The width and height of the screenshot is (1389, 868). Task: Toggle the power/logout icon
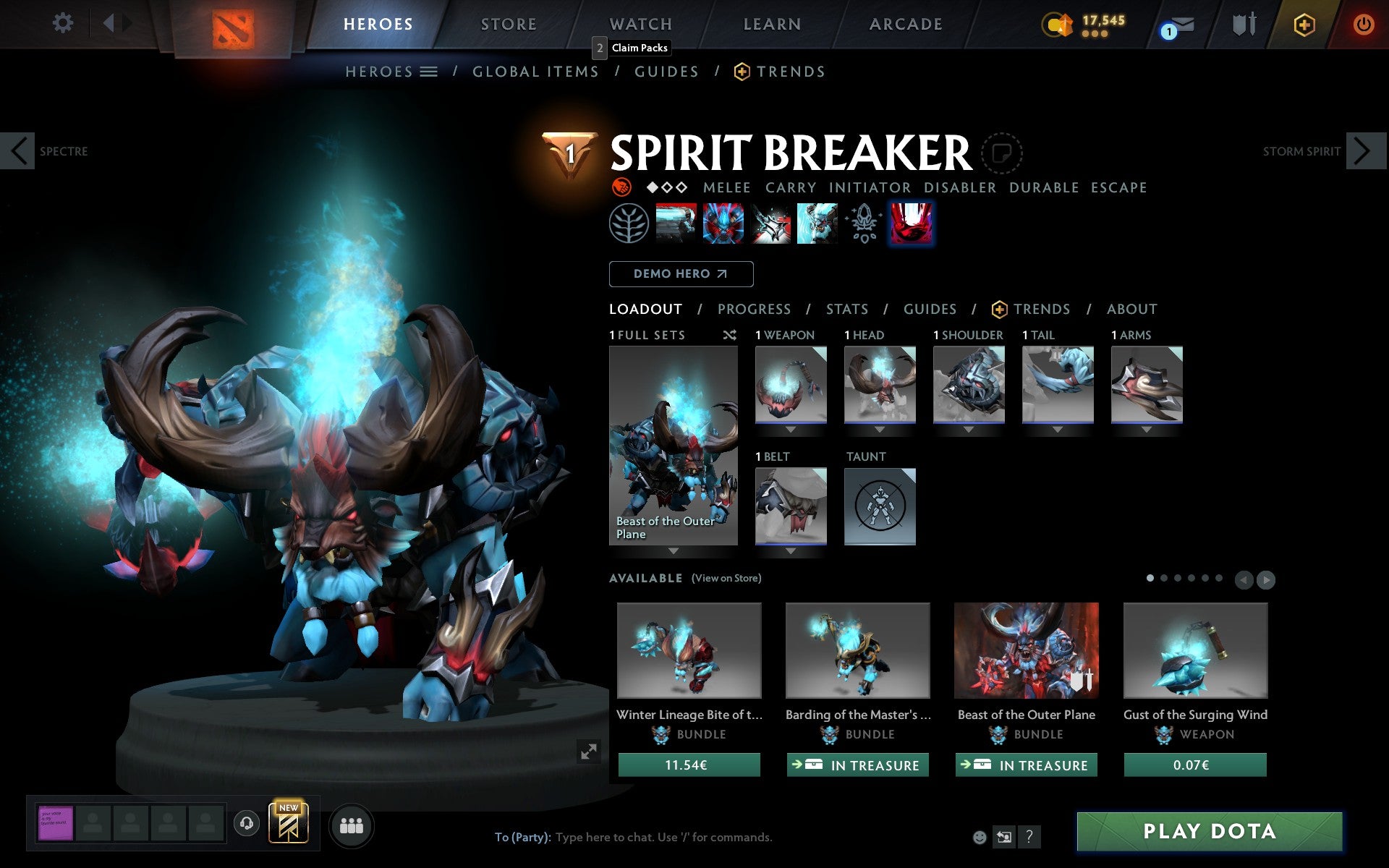pos(1364,22)
